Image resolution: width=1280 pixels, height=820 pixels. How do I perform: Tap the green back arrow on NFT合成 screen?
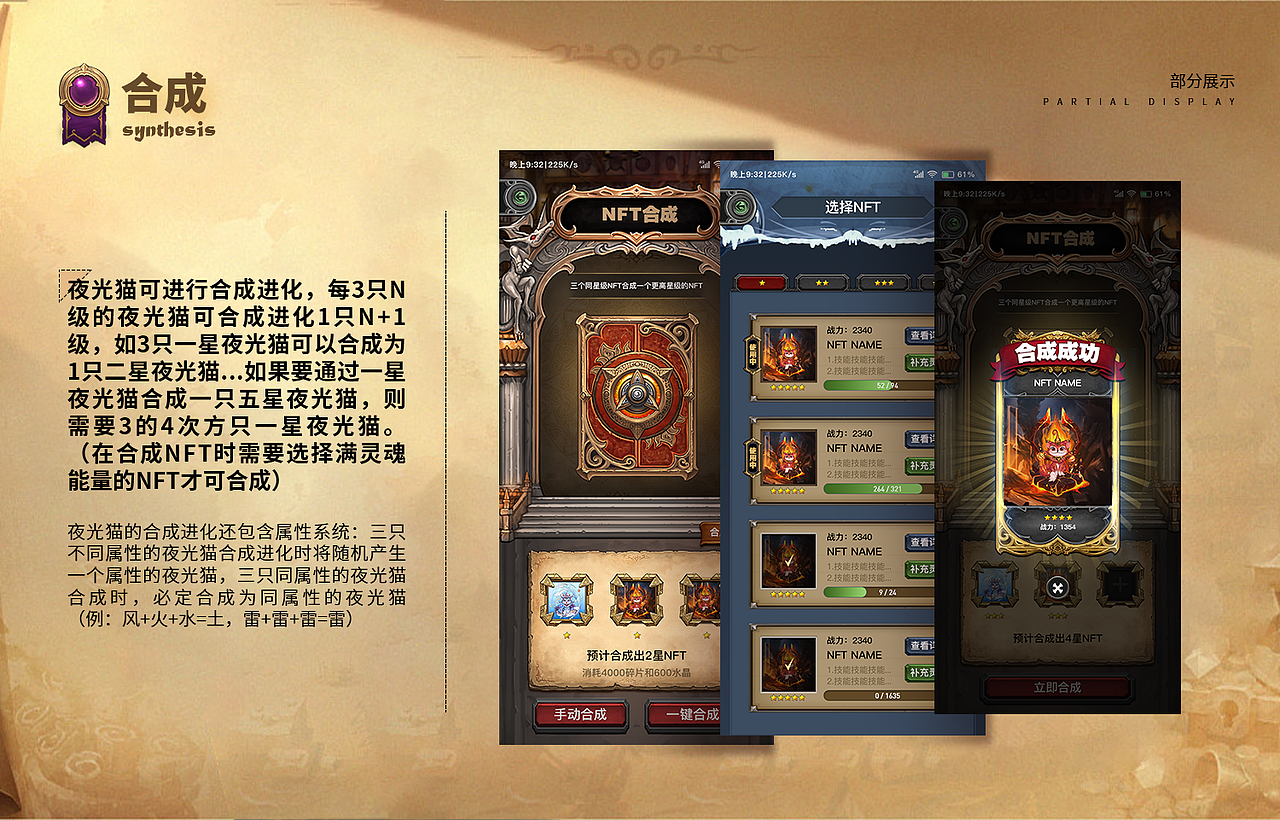click(x=519, y=196)
